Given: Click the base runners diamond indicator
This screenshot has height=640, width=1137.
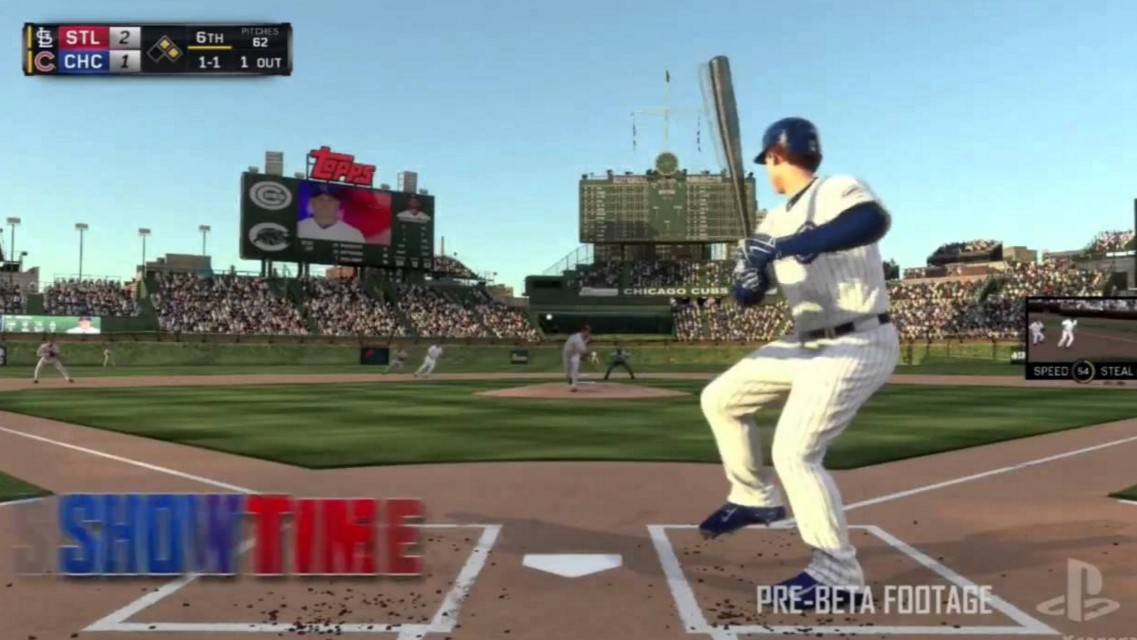Looking at the screenshot, I should (164, 49).
